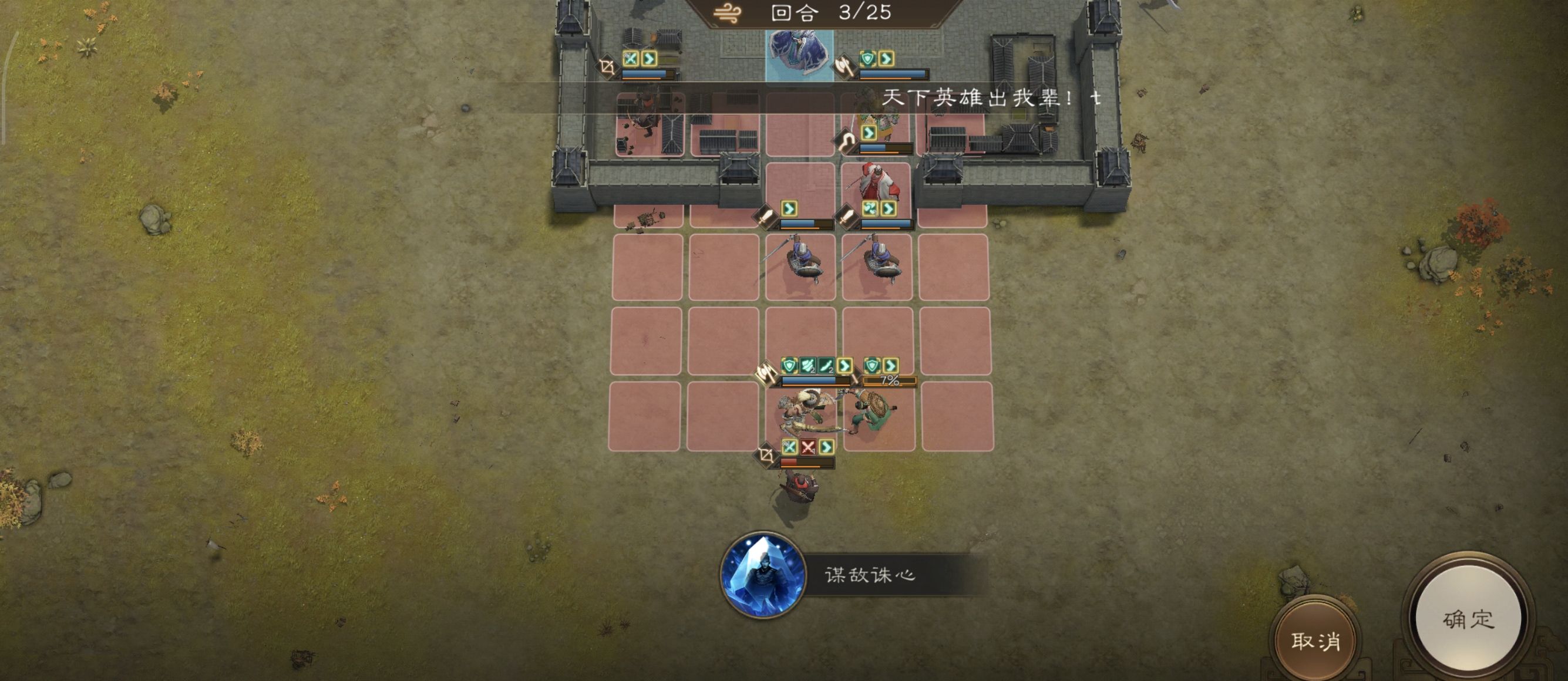Click the hook-weapon class icon by the yellow unit
The width and height of the screenshot is (1568, 681).
pos(846,140)
